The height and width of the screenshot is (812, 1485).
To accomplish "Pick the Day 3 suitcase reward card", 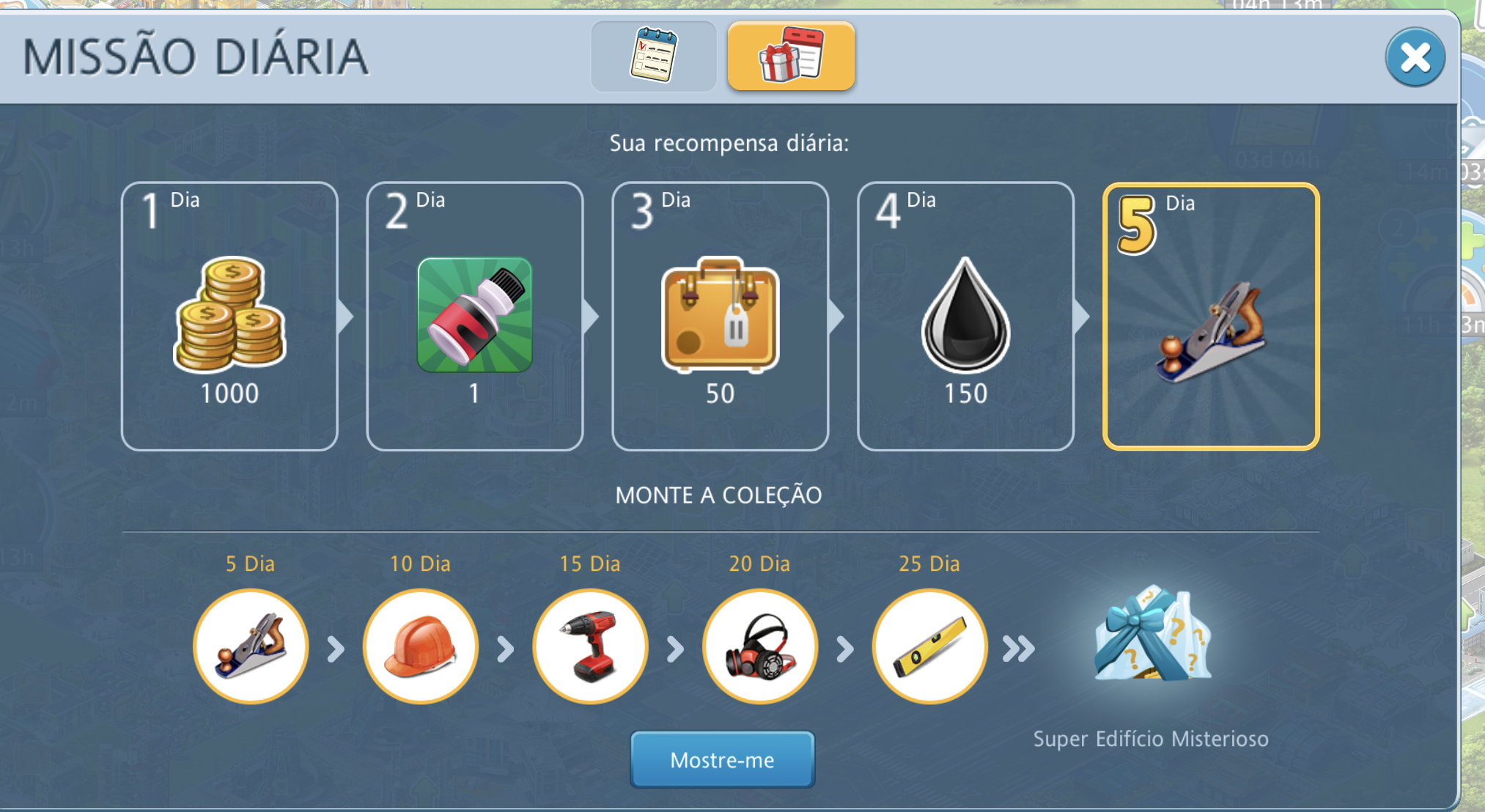I will coord(720,316).
